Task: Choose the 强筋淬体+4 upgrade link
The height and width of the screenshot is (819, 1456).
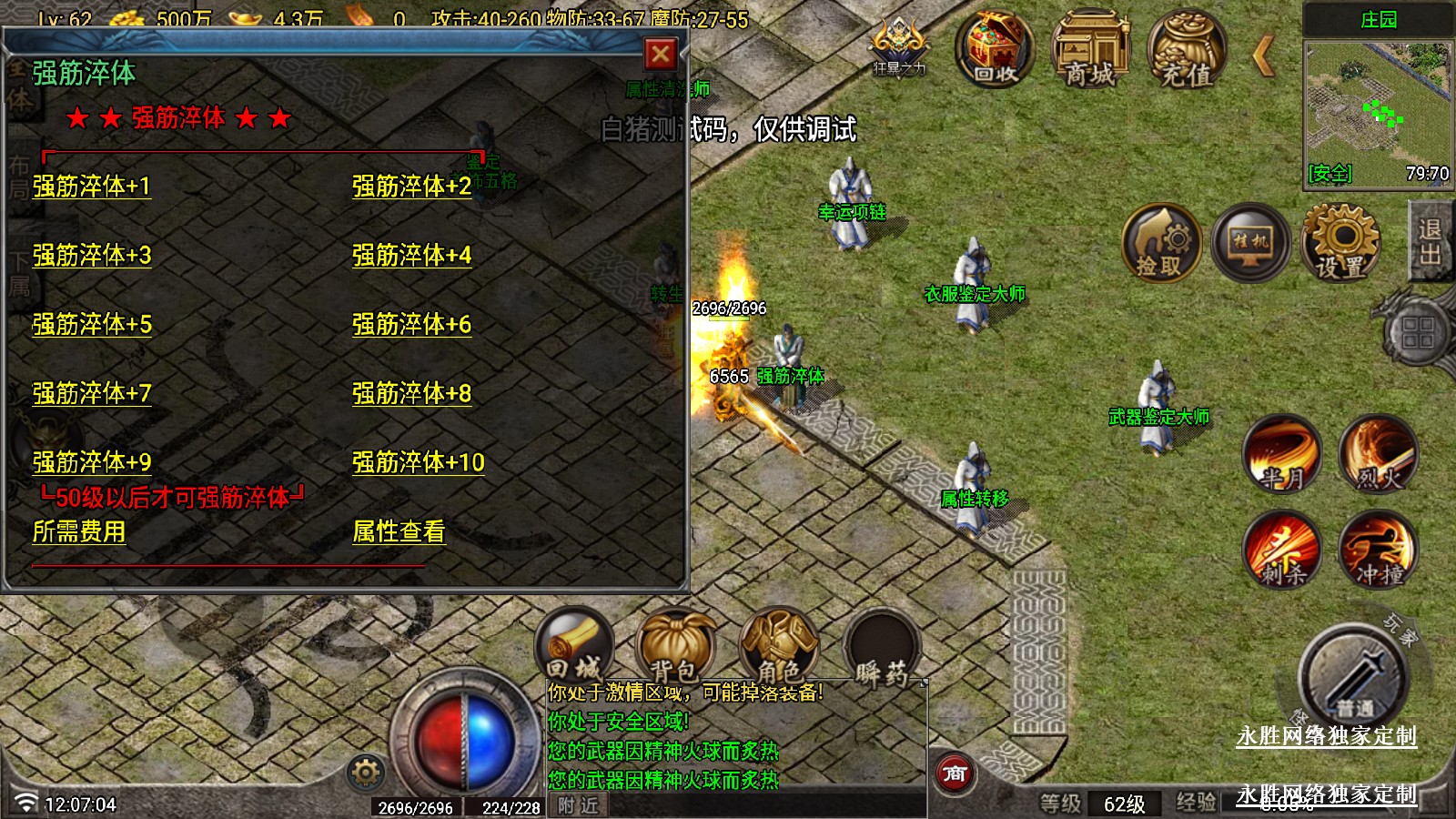Action: [411, 256]
